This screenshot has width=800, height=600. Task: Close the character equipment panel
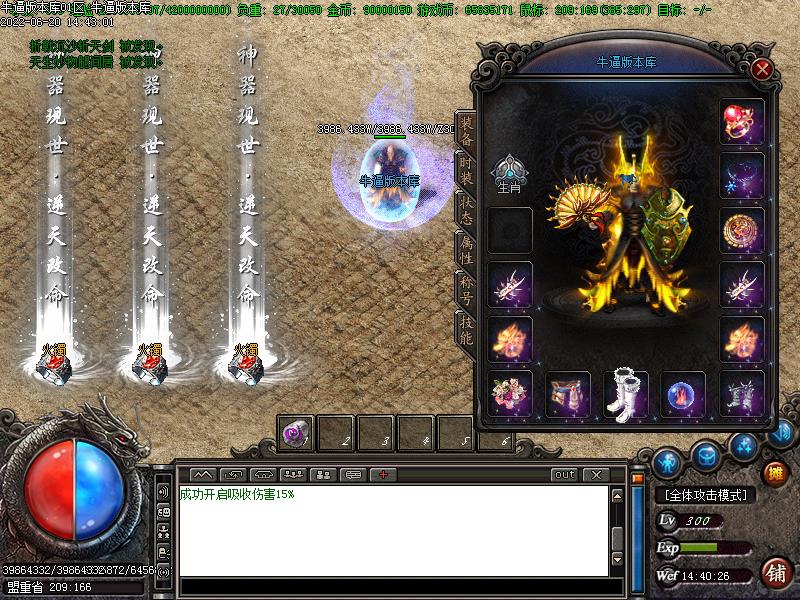(x=762, y=69)
